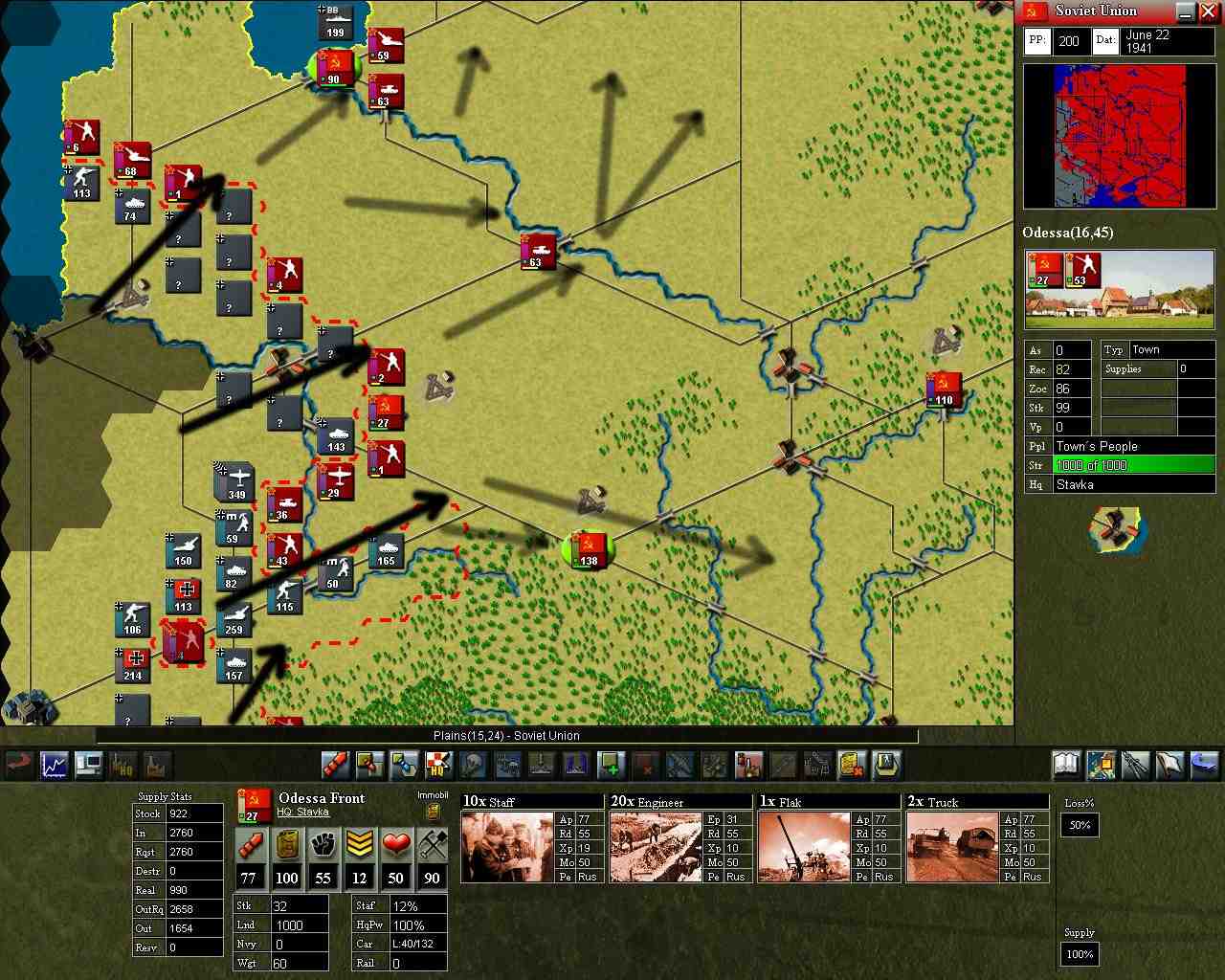Click the white flag surrender icon
Image resolution: width=1225 pixels, height=980 pixels.
tap(1169, 765)
